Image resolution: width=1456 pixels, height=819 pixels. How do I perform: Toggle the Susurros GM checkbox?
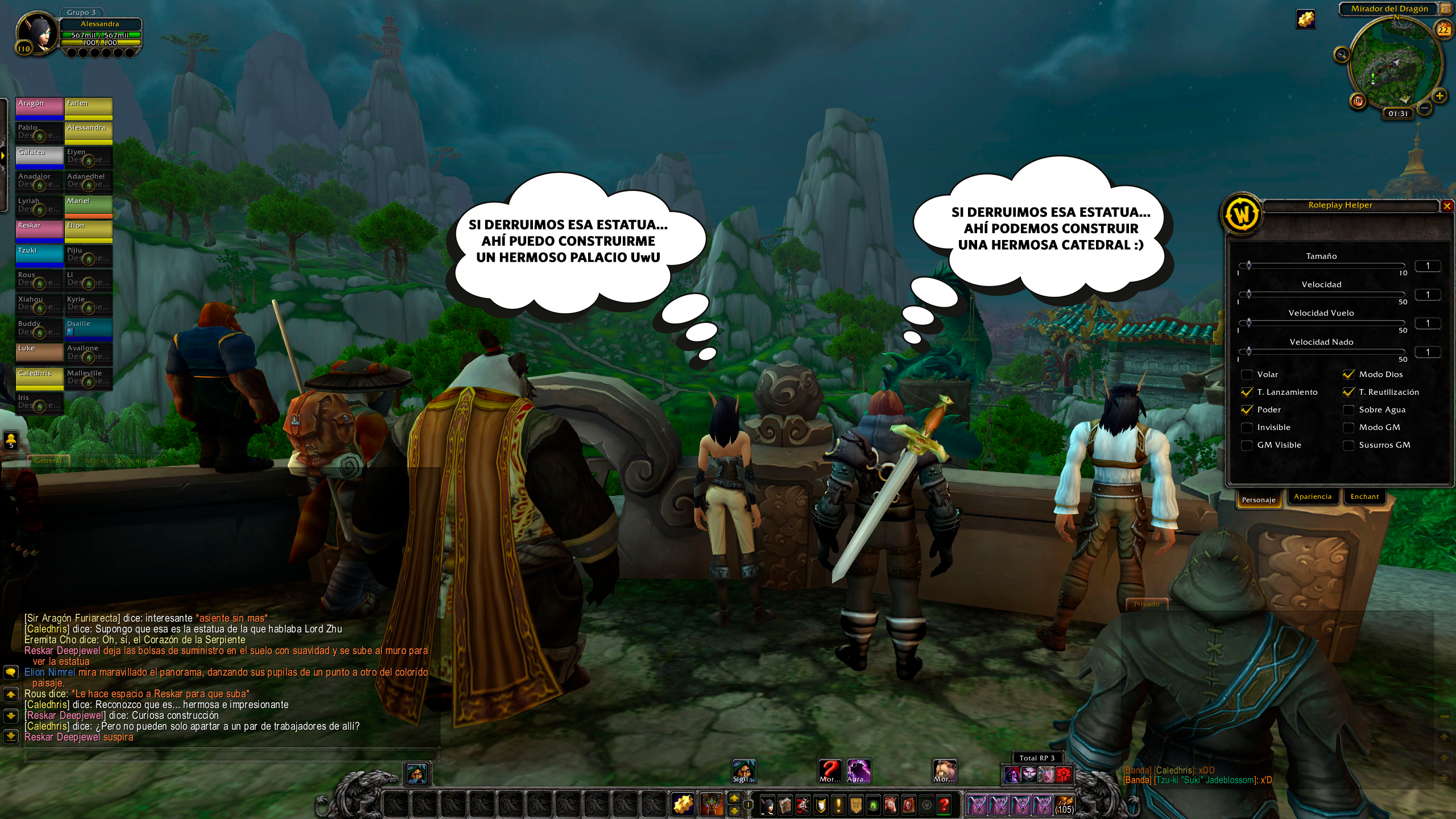[1349, 445]
